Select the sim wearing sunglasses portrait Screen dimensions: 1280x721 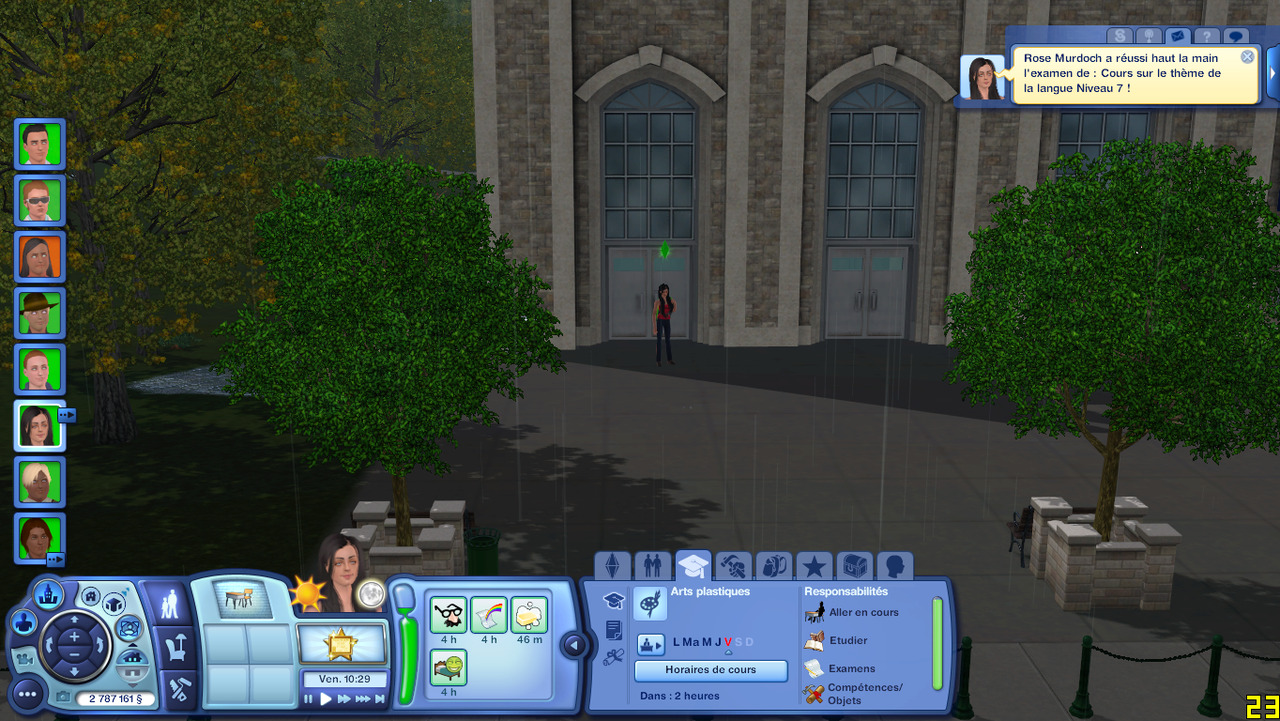pyautogui.click(x=40, y=200)
